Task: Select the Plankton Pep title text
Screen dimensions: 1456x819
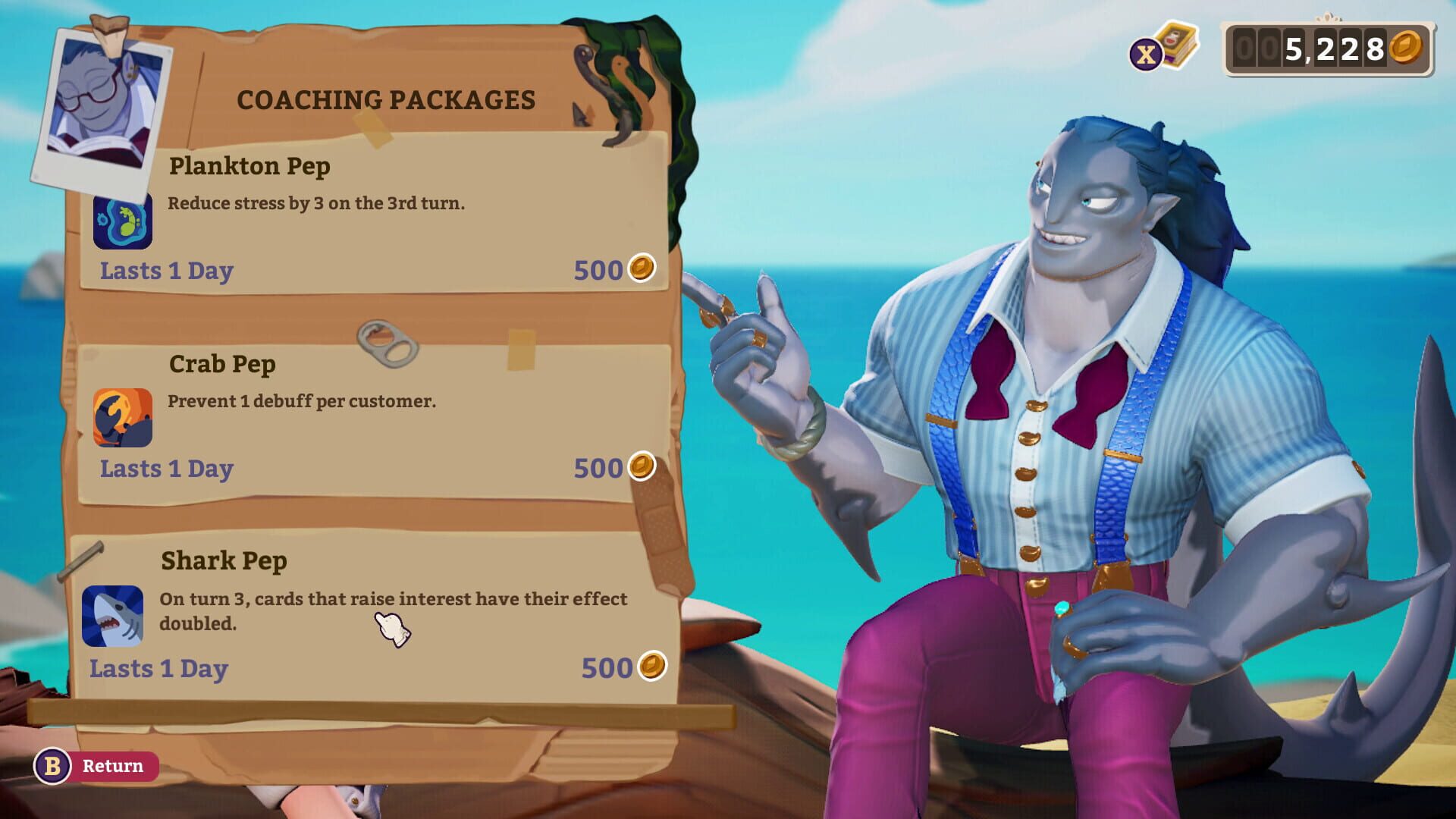Action: pos(249,165)
